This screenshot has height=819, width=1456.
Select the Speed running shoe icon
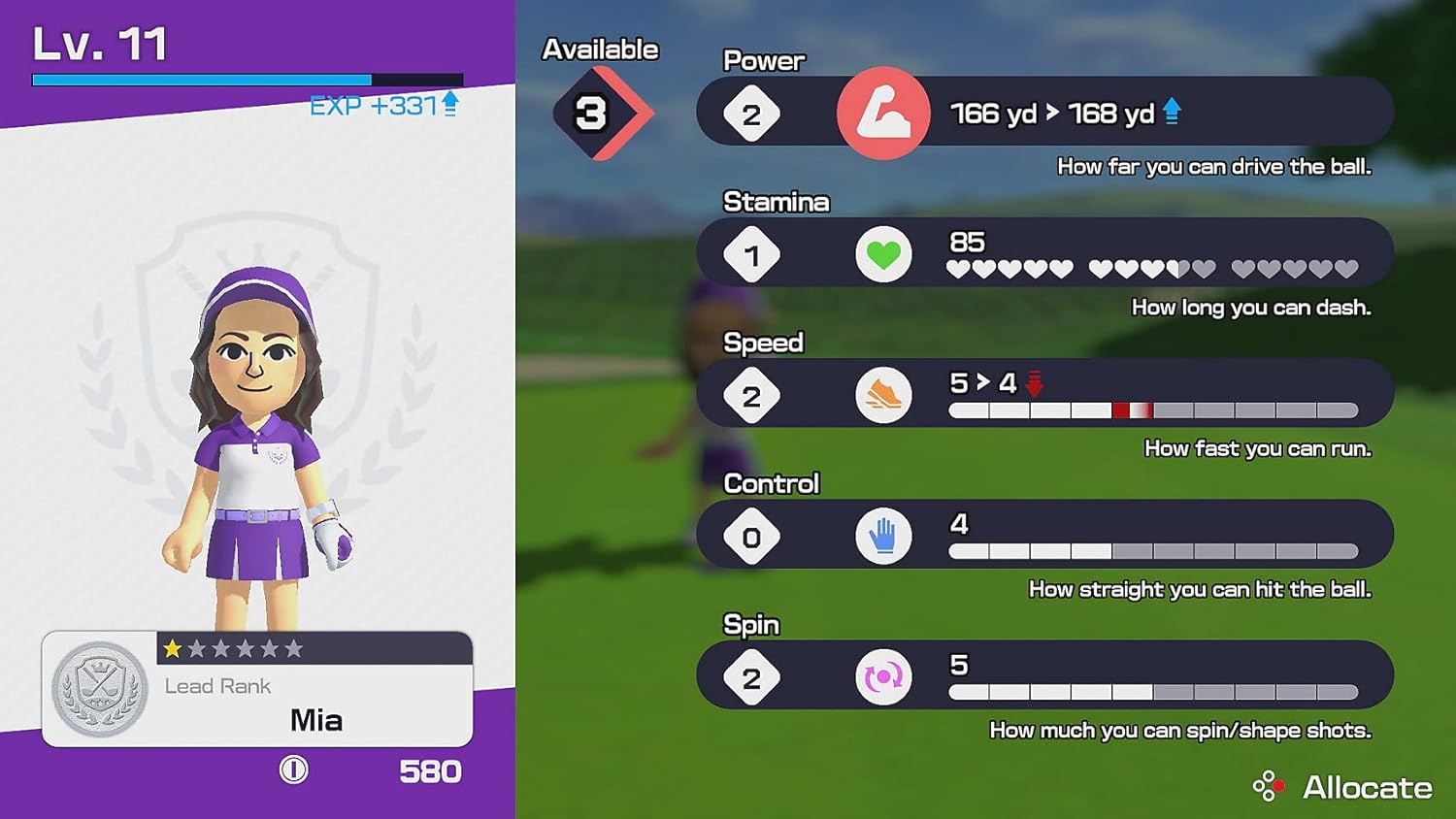882,394
